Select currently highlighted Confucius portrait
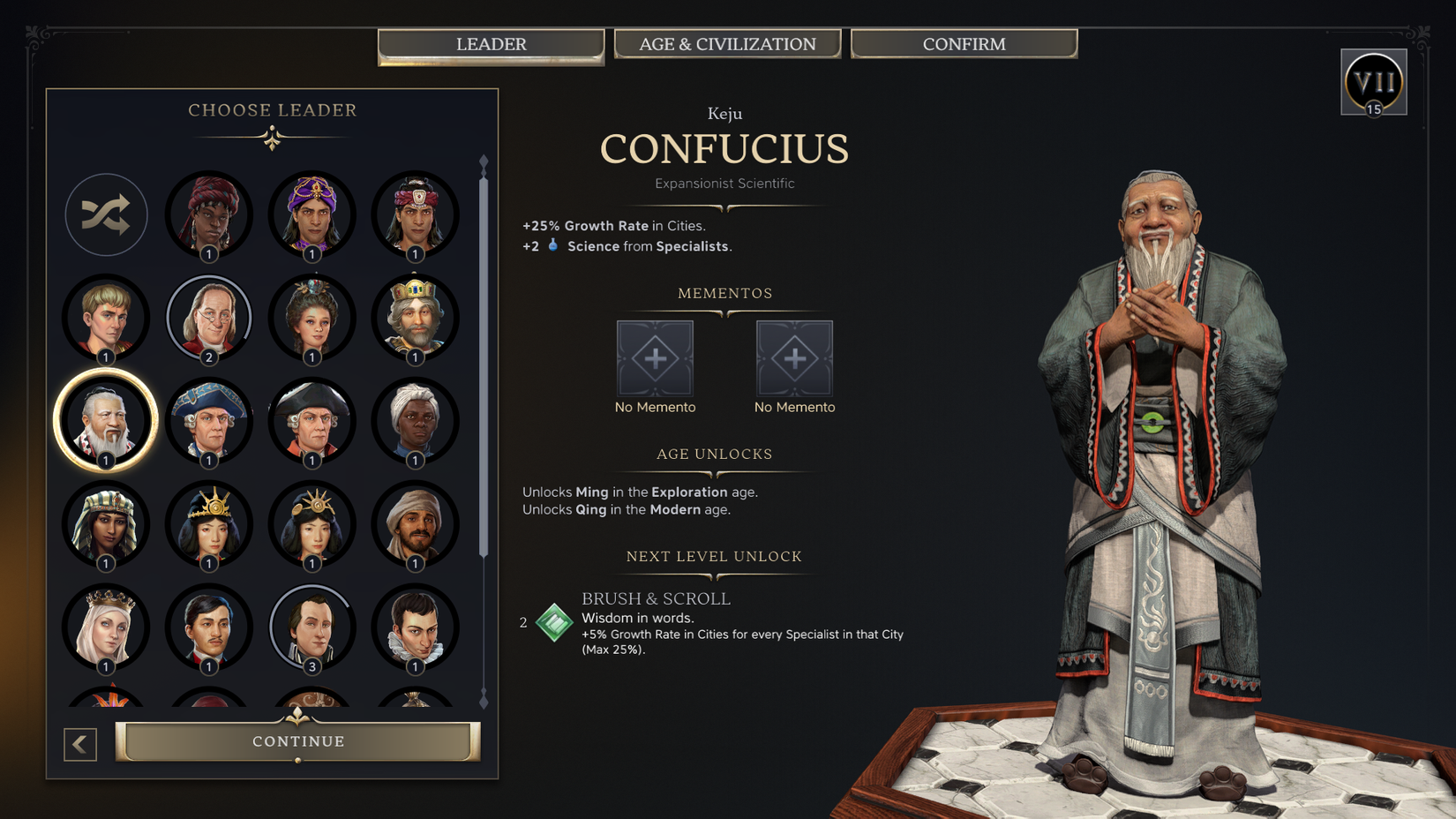 (x=106, y=421)
